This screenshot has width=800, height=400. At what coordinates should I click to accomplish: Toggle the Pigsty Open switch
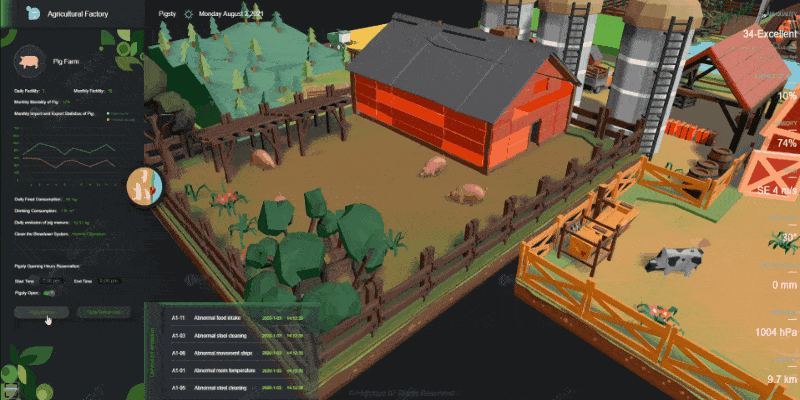tap(50, 293)
